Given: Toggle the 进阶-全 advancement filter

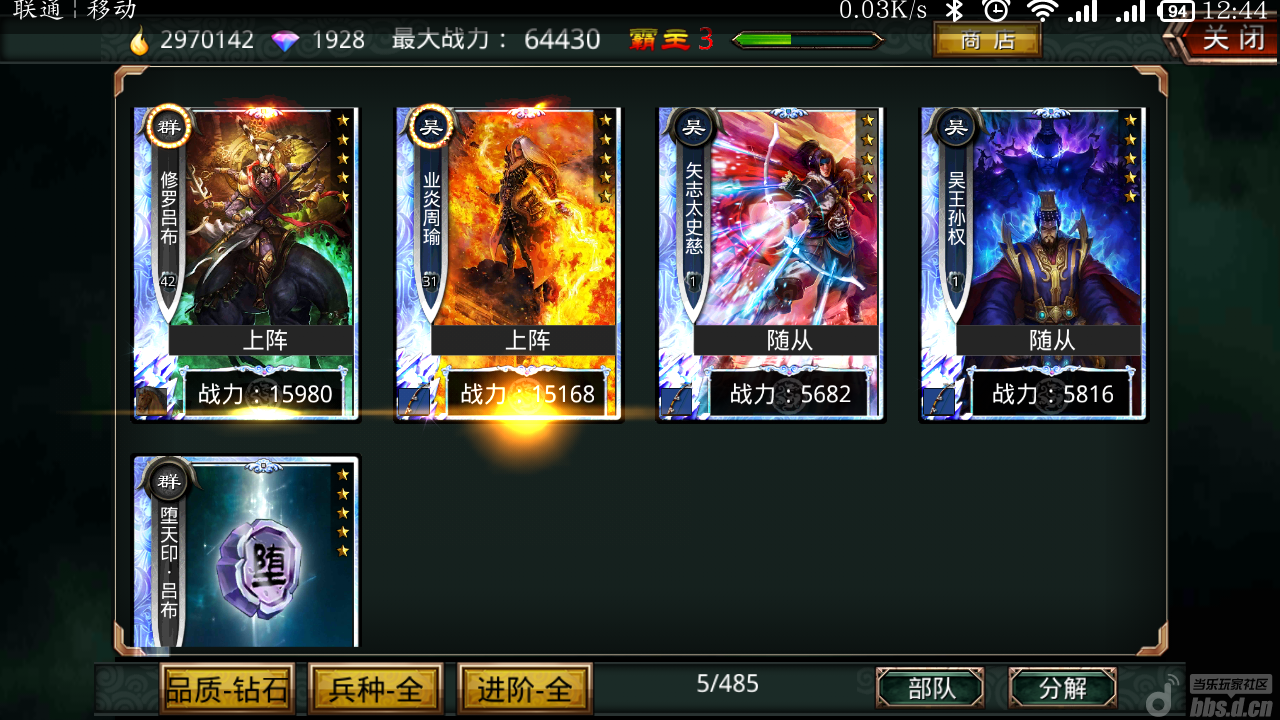Looking at the screenshot, I should (x=524, y=689).
